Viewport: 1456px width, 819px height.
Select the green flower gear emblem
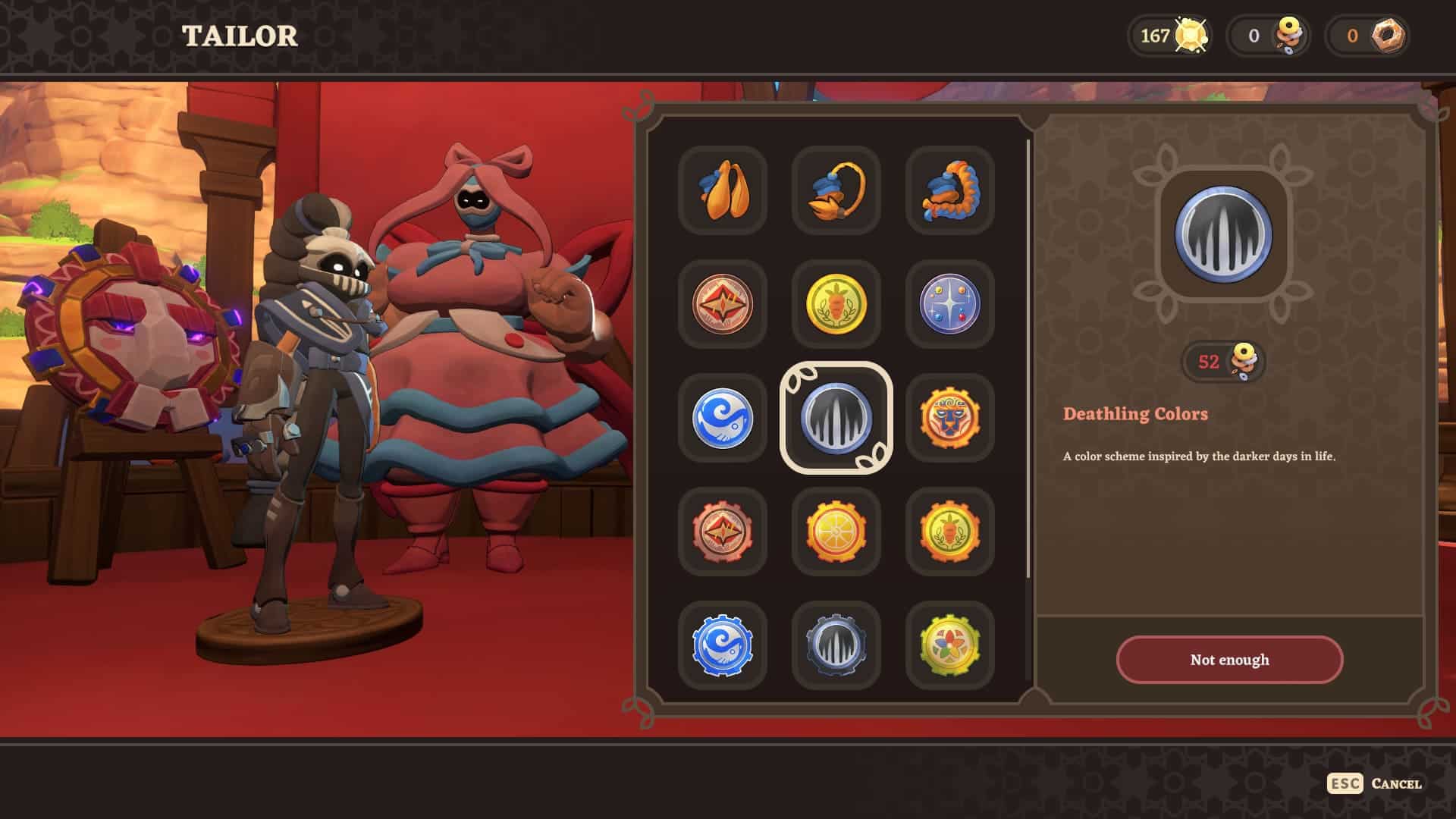[x=950, y=646]
